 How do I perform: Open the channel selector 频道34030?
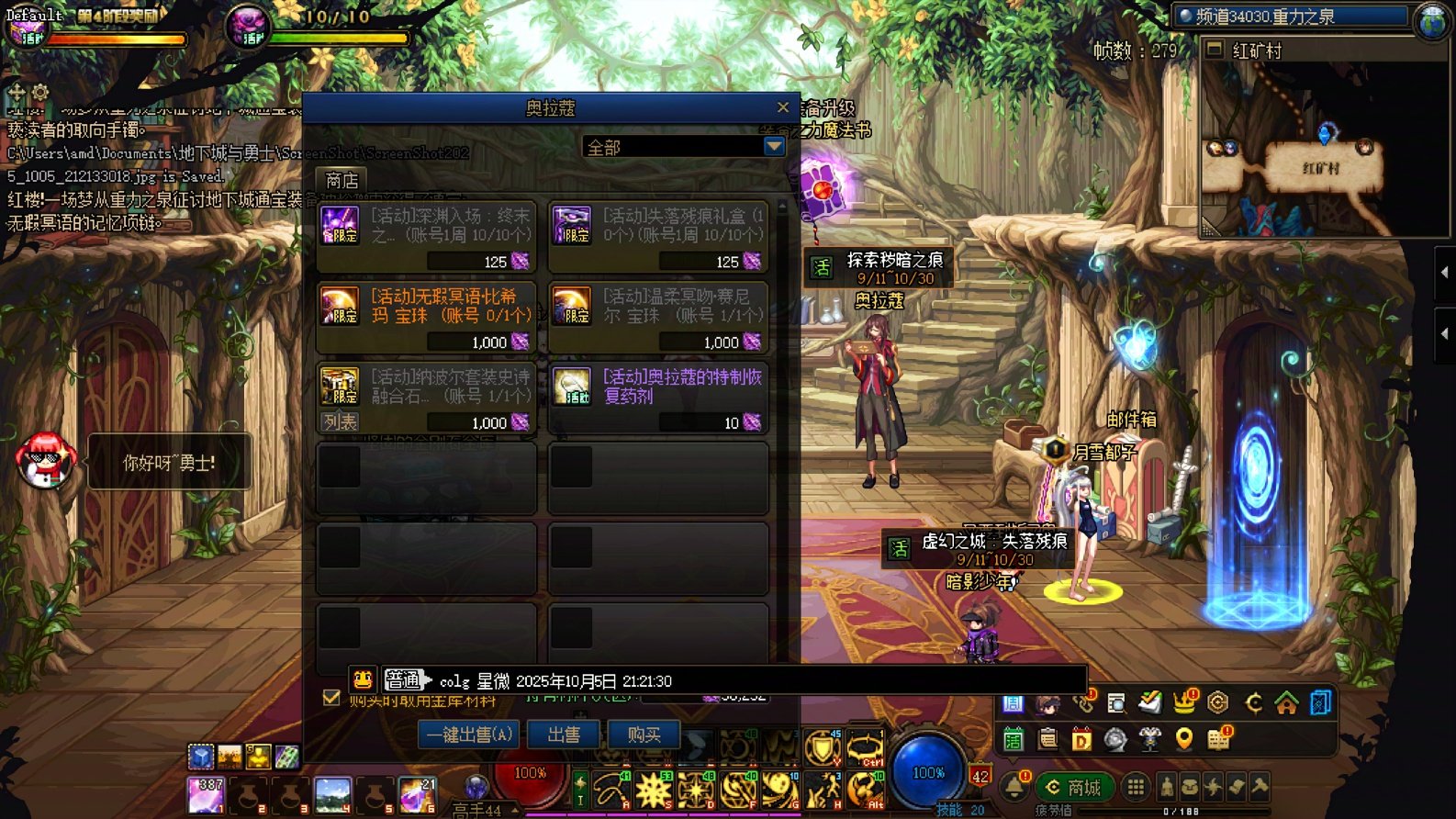pos(1293,17)
